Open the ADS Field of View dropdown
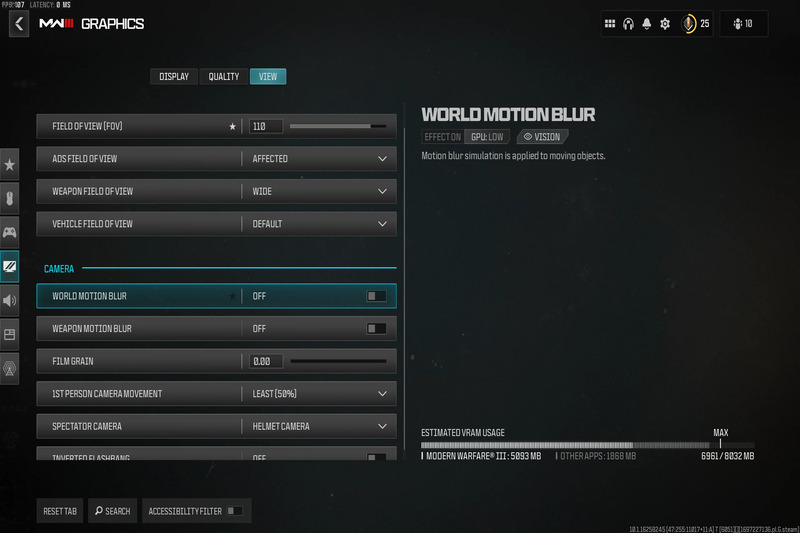 point(319,159)
